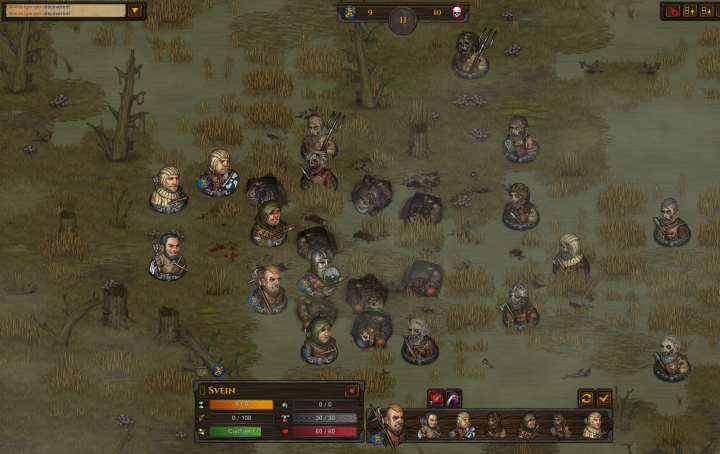Expand the combat log with arrow button
This screenshot has height=454, width=720.
pos(136,11)
